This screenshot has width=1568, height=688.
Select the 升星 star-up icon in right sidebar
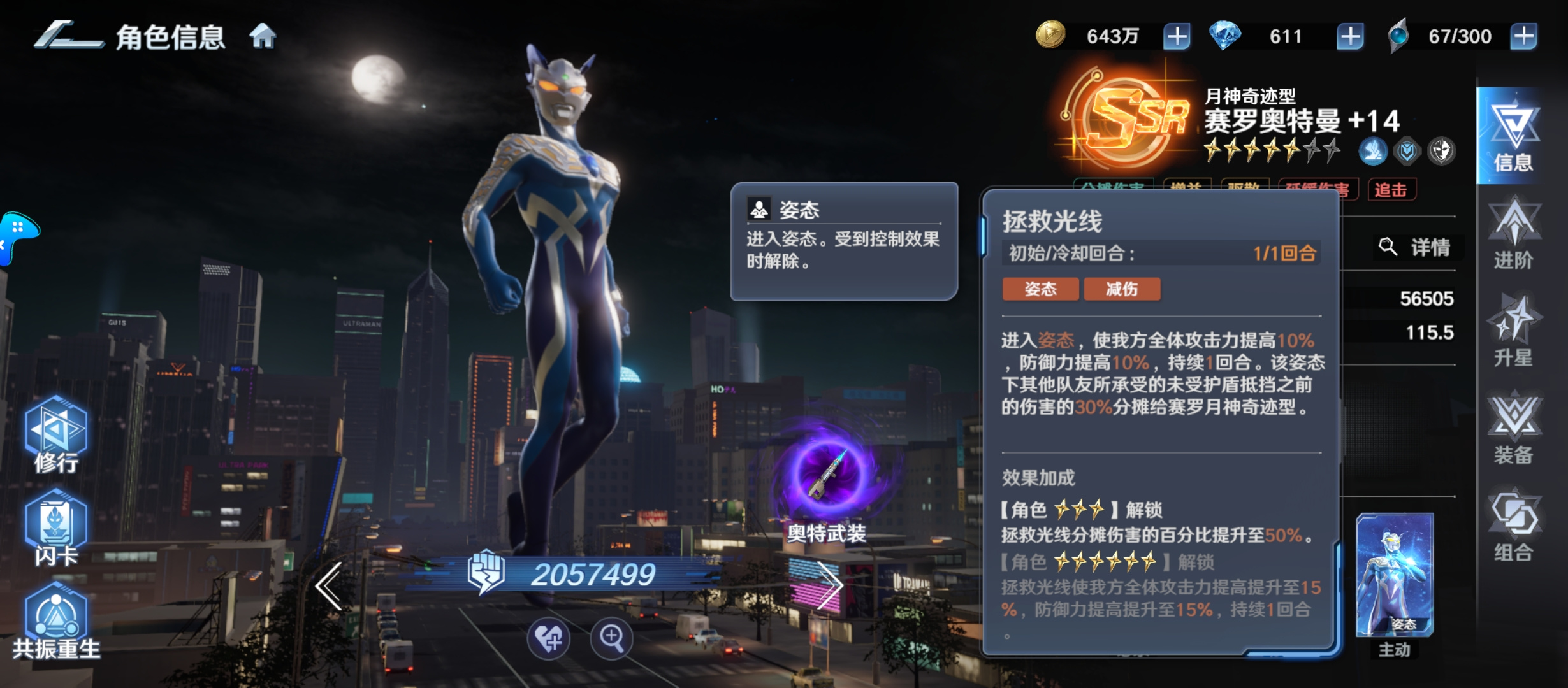coord(1517,331)
